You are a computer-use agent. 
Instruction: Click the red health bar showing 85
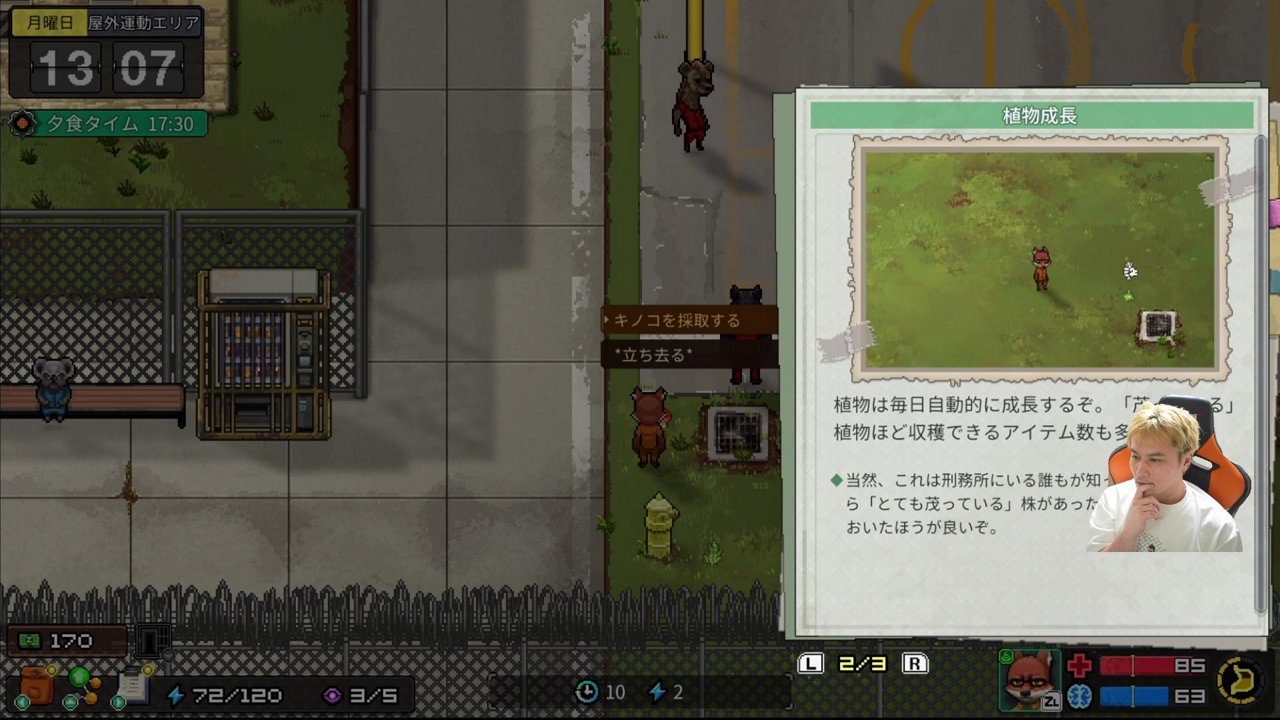(1140, 666)
